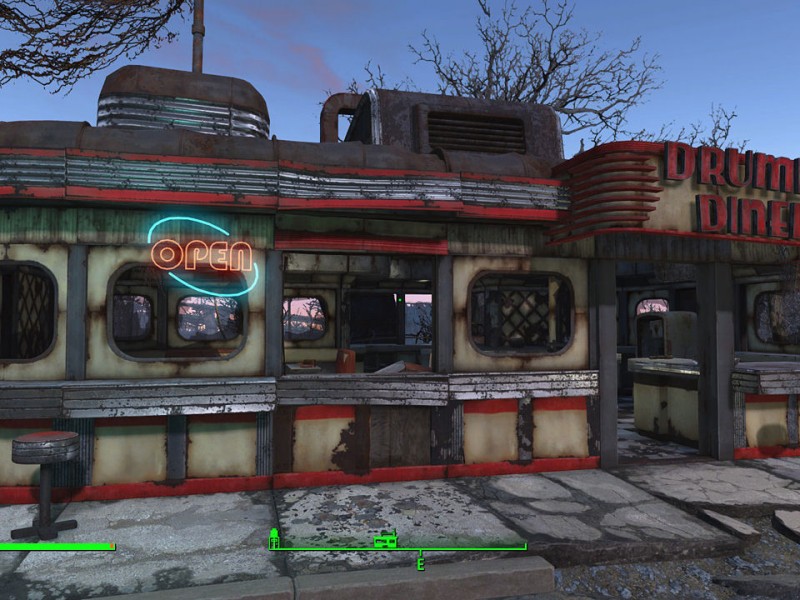Select the tower-shaped marker on the compass

click(x=275, y=540)
